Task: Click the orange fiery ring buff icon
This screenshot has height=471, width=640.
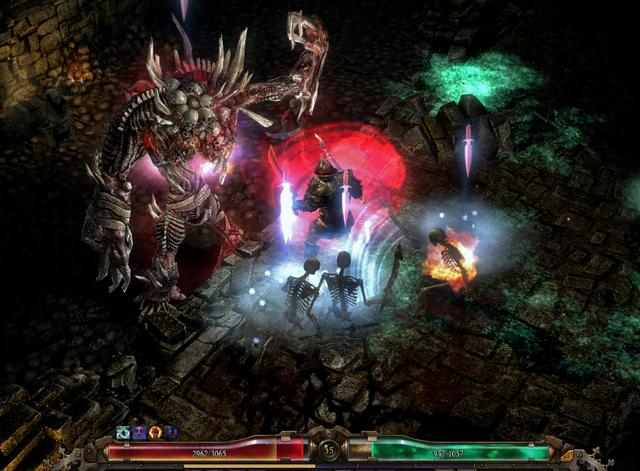Action: pos(155,432)
